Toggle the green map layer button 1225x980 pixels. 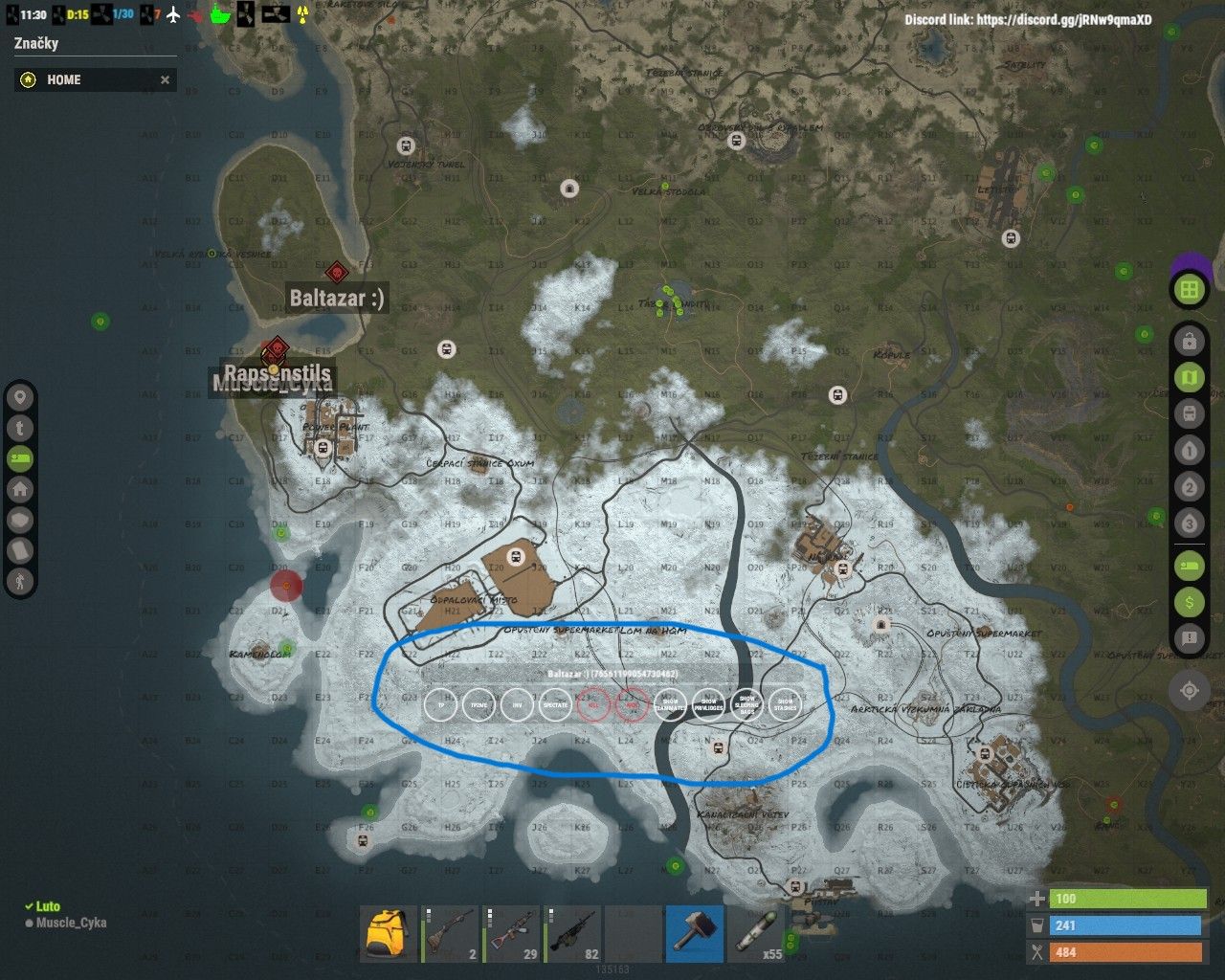pos(1190,378)
